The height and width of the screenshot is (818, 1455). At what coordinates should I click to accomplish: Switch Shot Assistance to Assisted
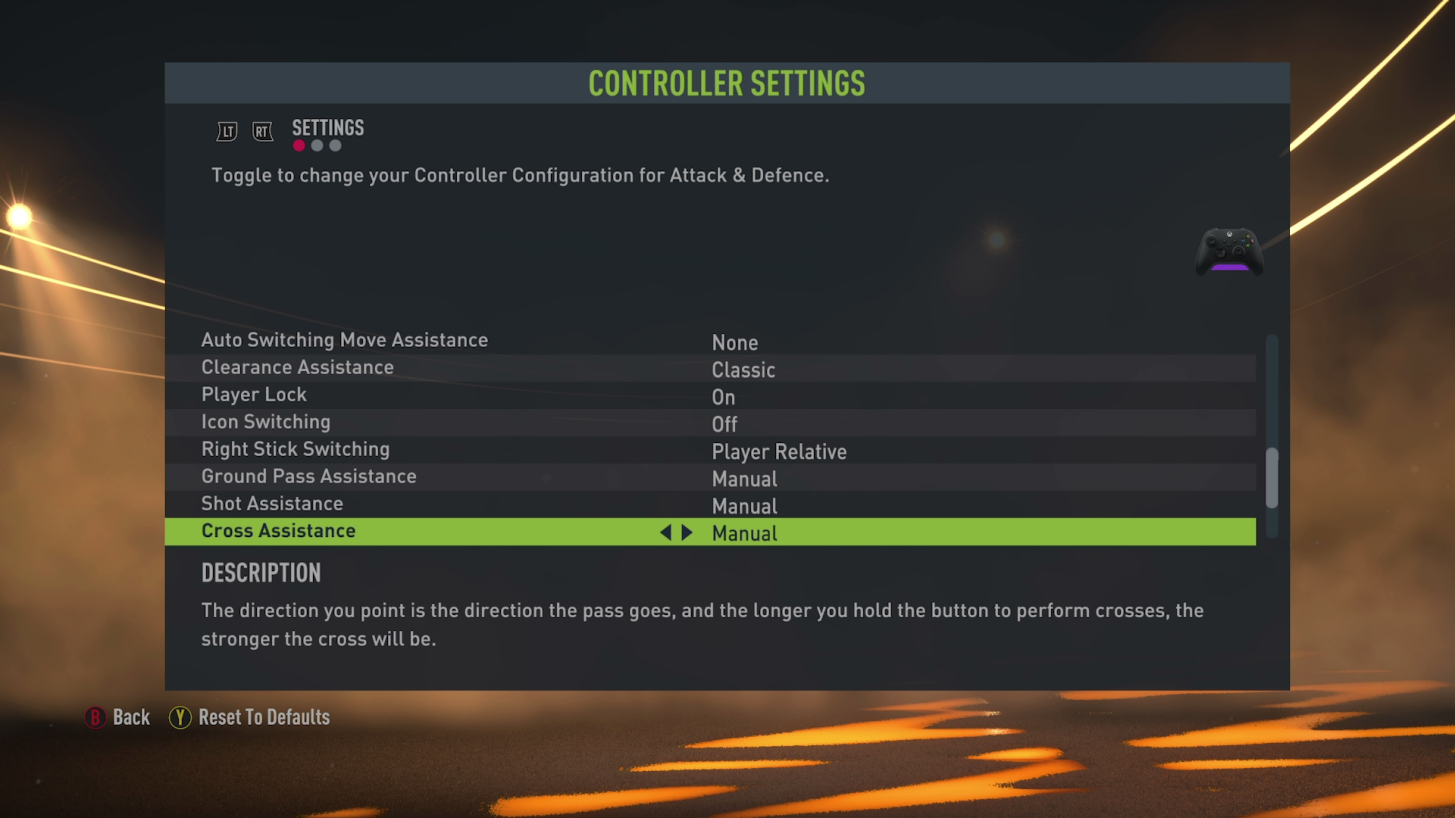pos(744,506)
